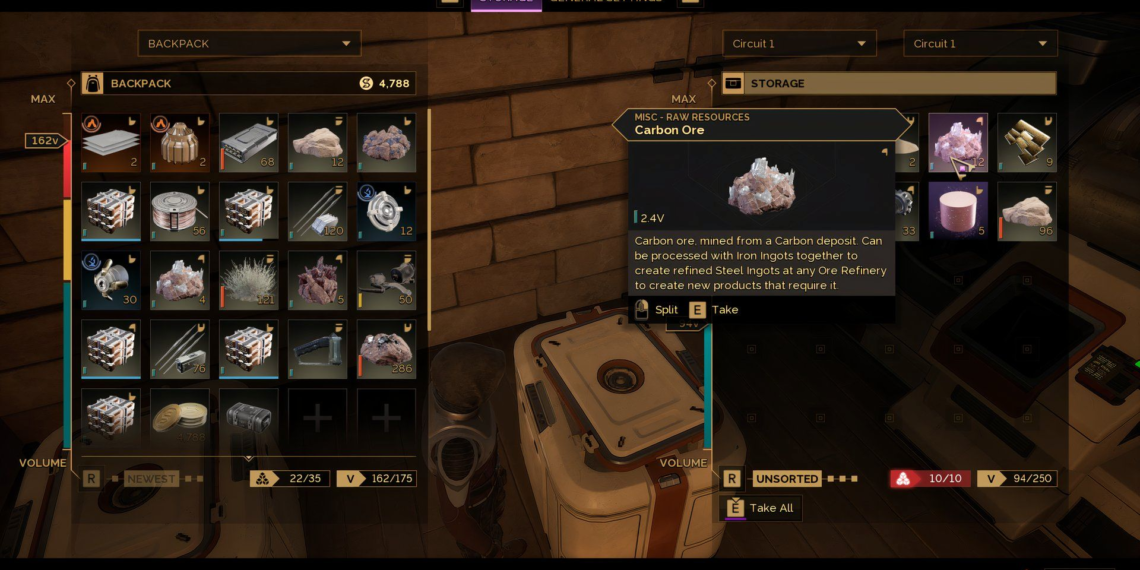Viewport: 1140px width, 570px height.
Task: Select the battery pack stack of 68
Action: pyautogui.click(x=249, y=142)
